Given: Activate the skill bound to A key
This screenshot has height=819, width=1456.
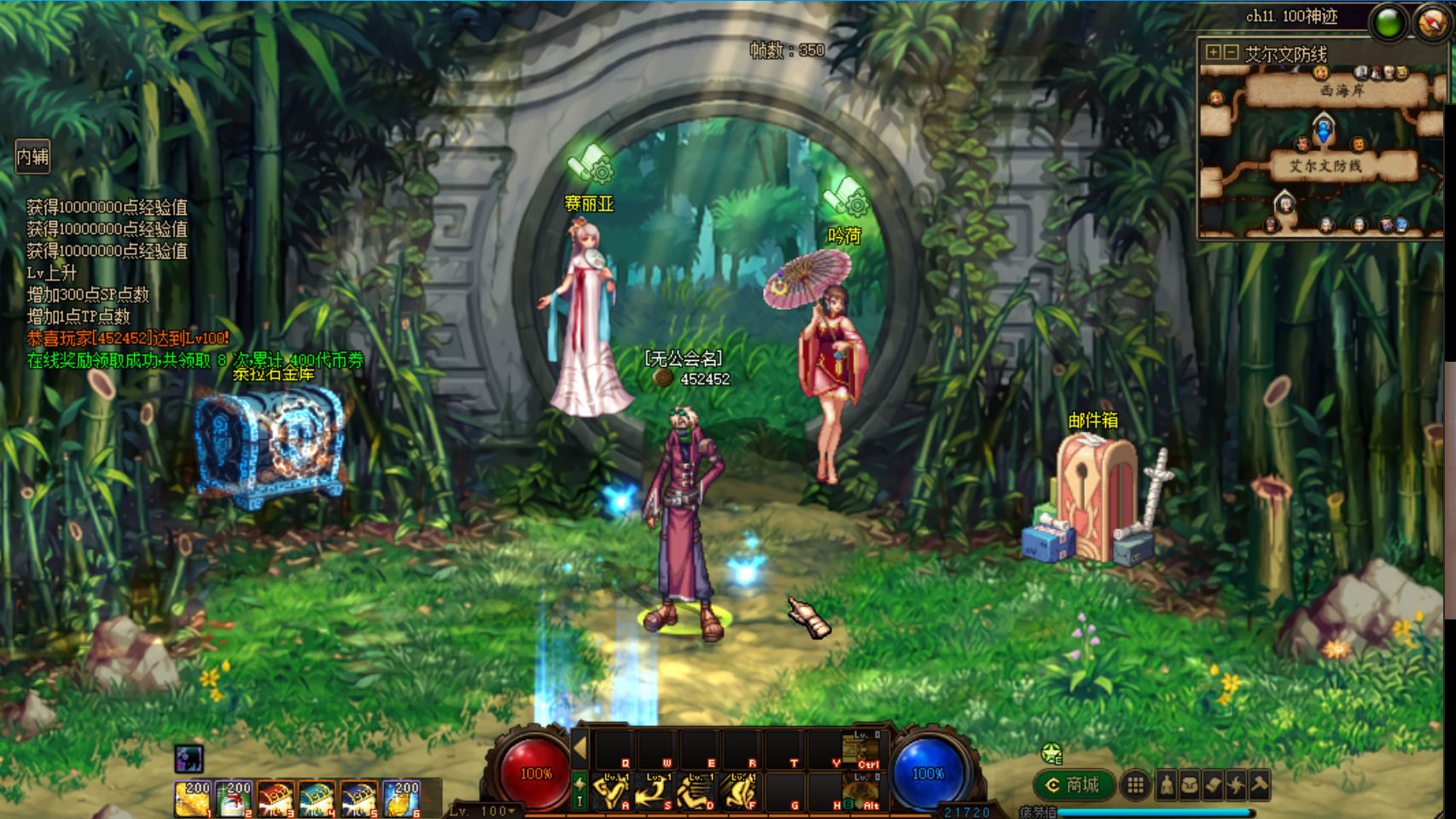Looking at the screenshot, I should coord(611,793).
